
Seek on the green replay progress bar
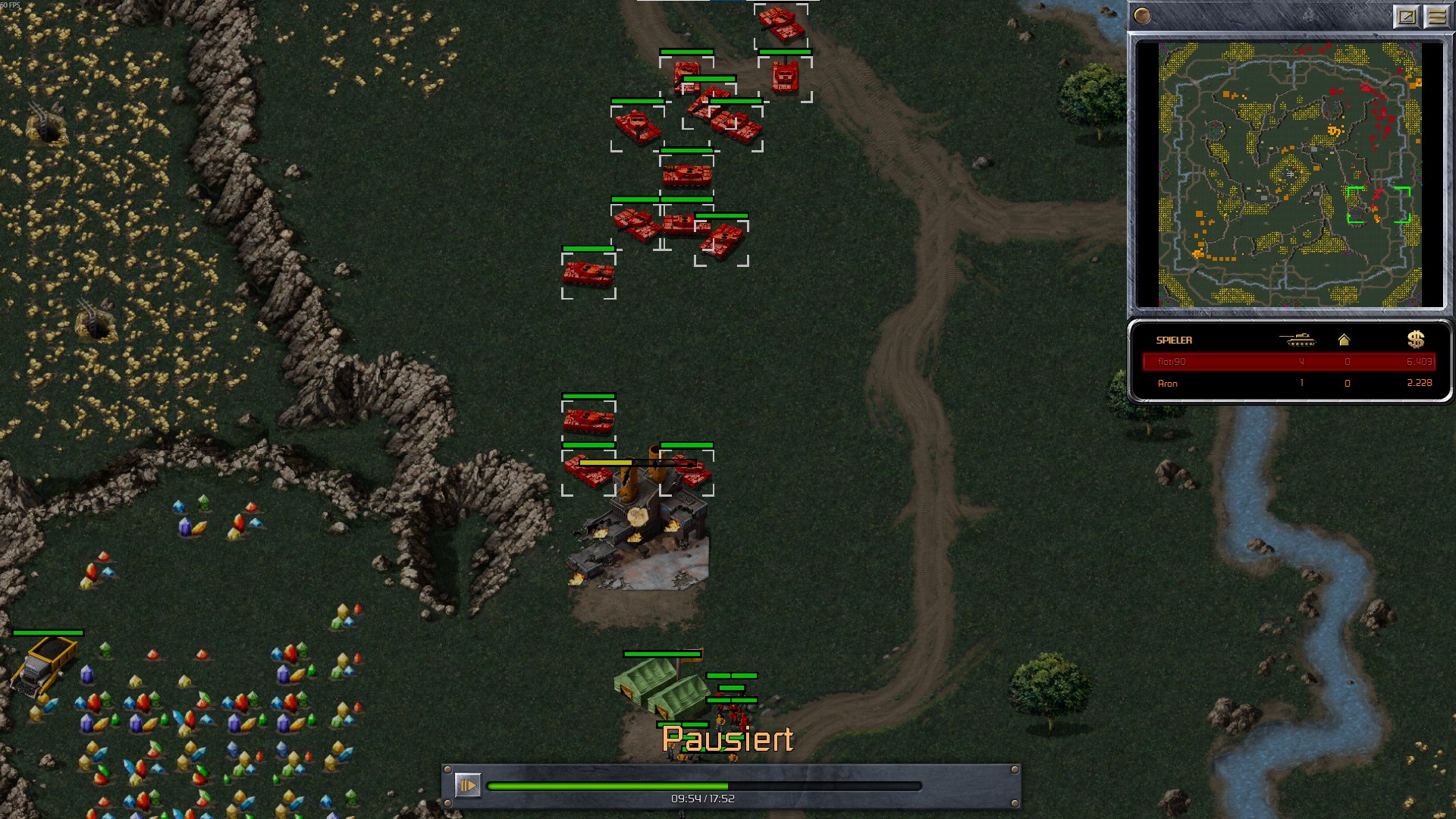704,786
